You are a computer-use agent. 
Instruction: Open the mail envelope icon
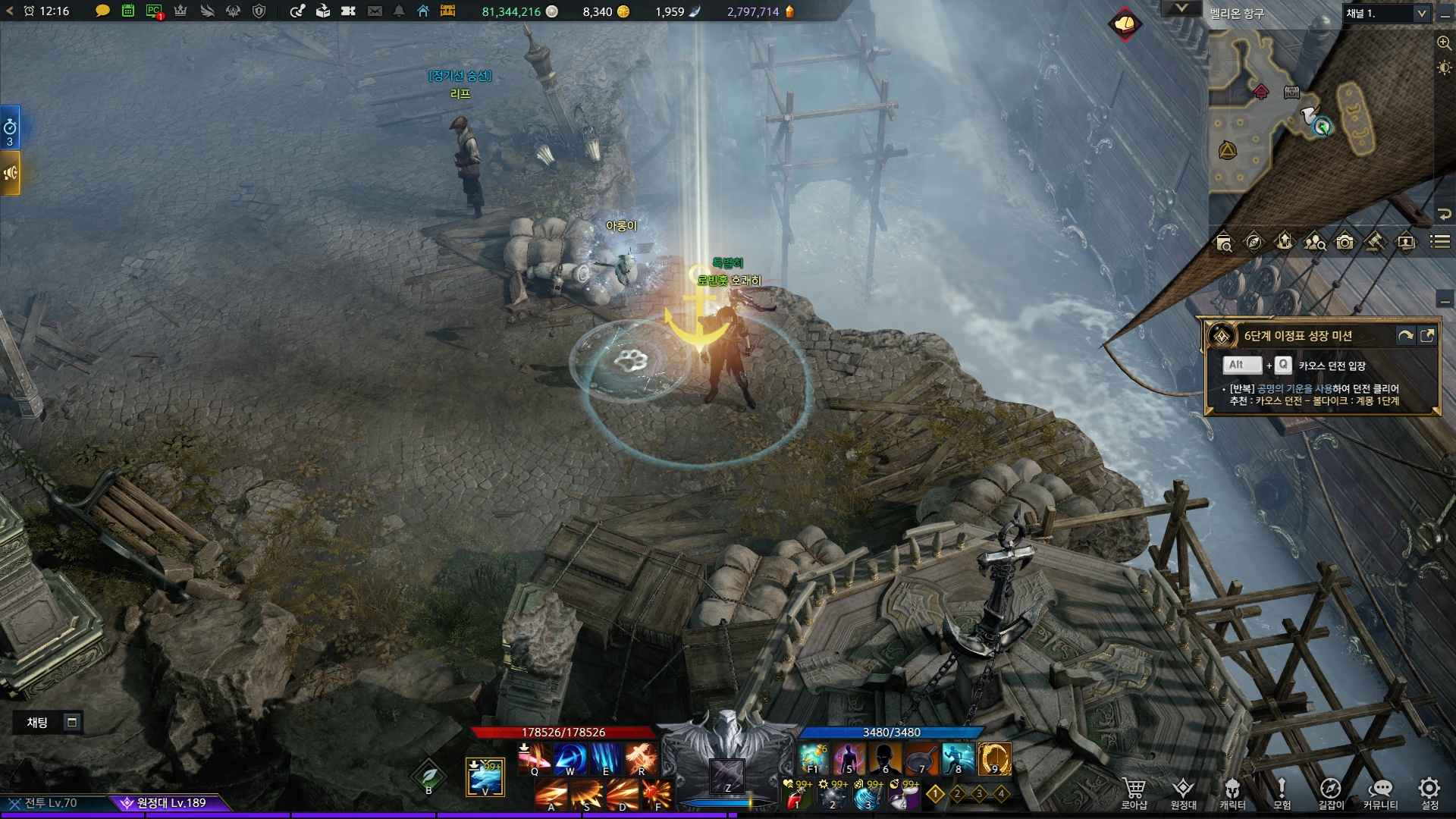pos(375,11)
